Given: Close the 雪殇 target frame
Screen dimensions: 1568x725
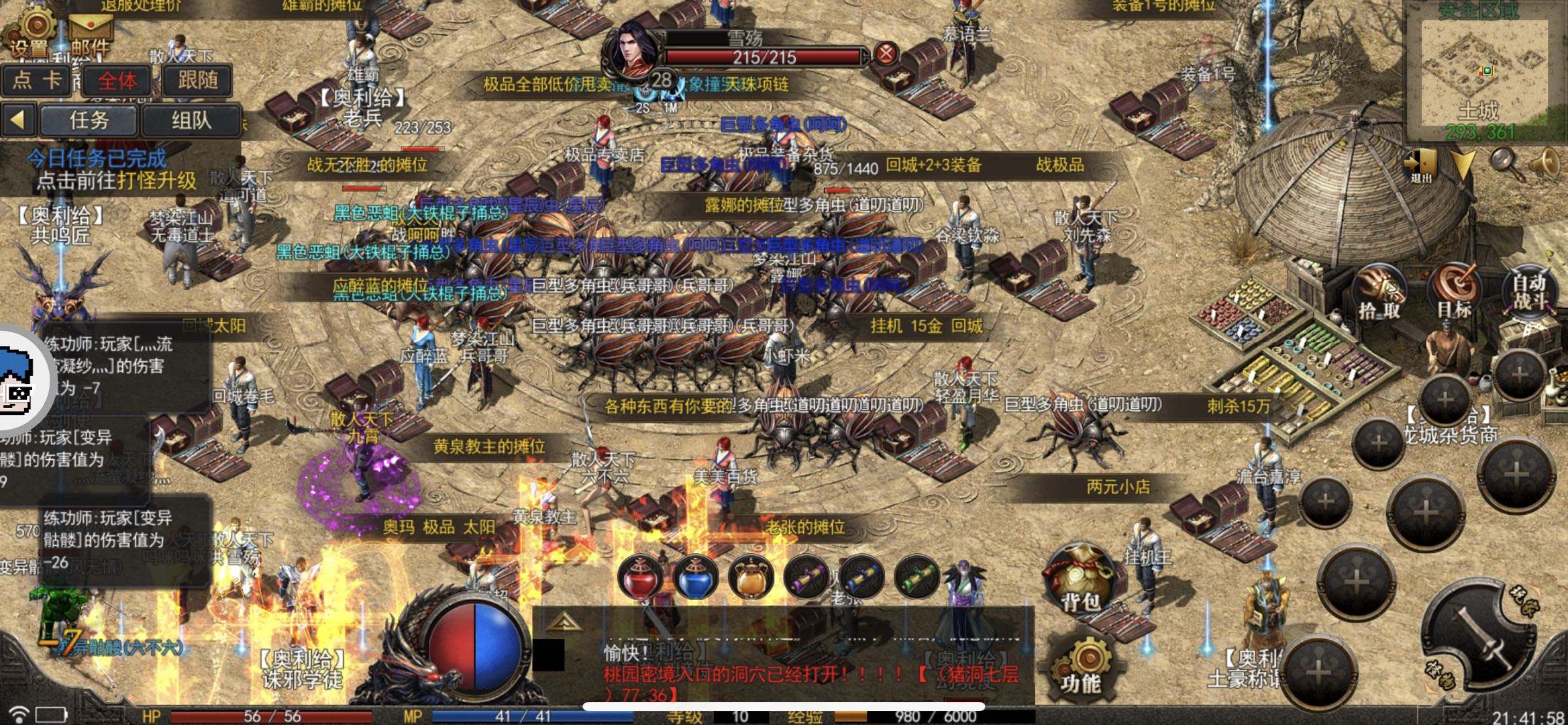Looking at the screenshot, I should 886,54.
